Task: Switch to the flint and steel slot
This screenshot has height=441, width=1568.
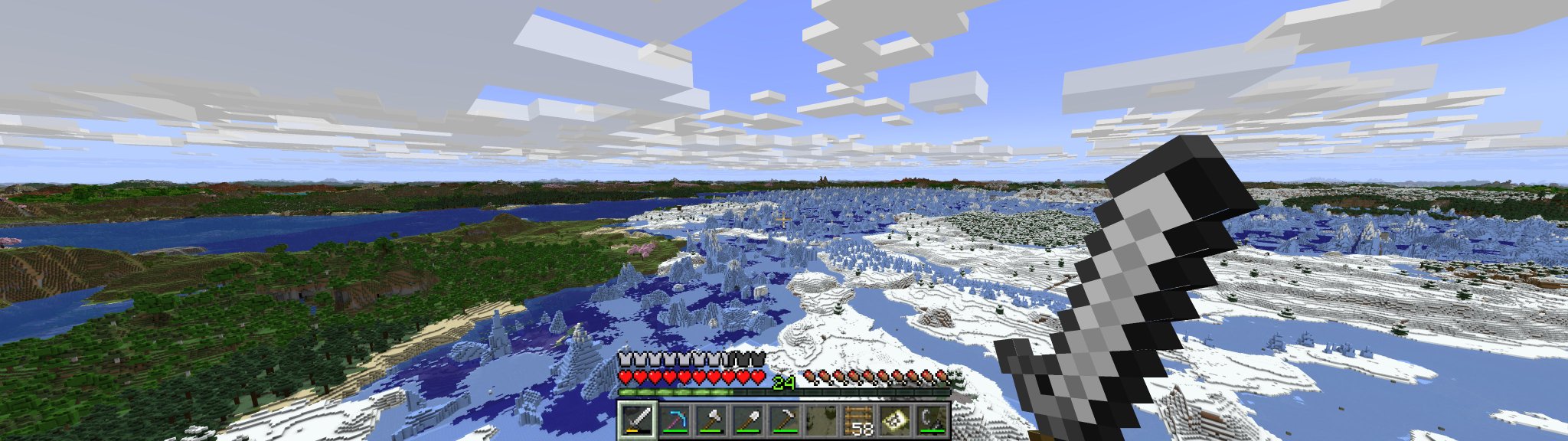Action: pos(931,420)
